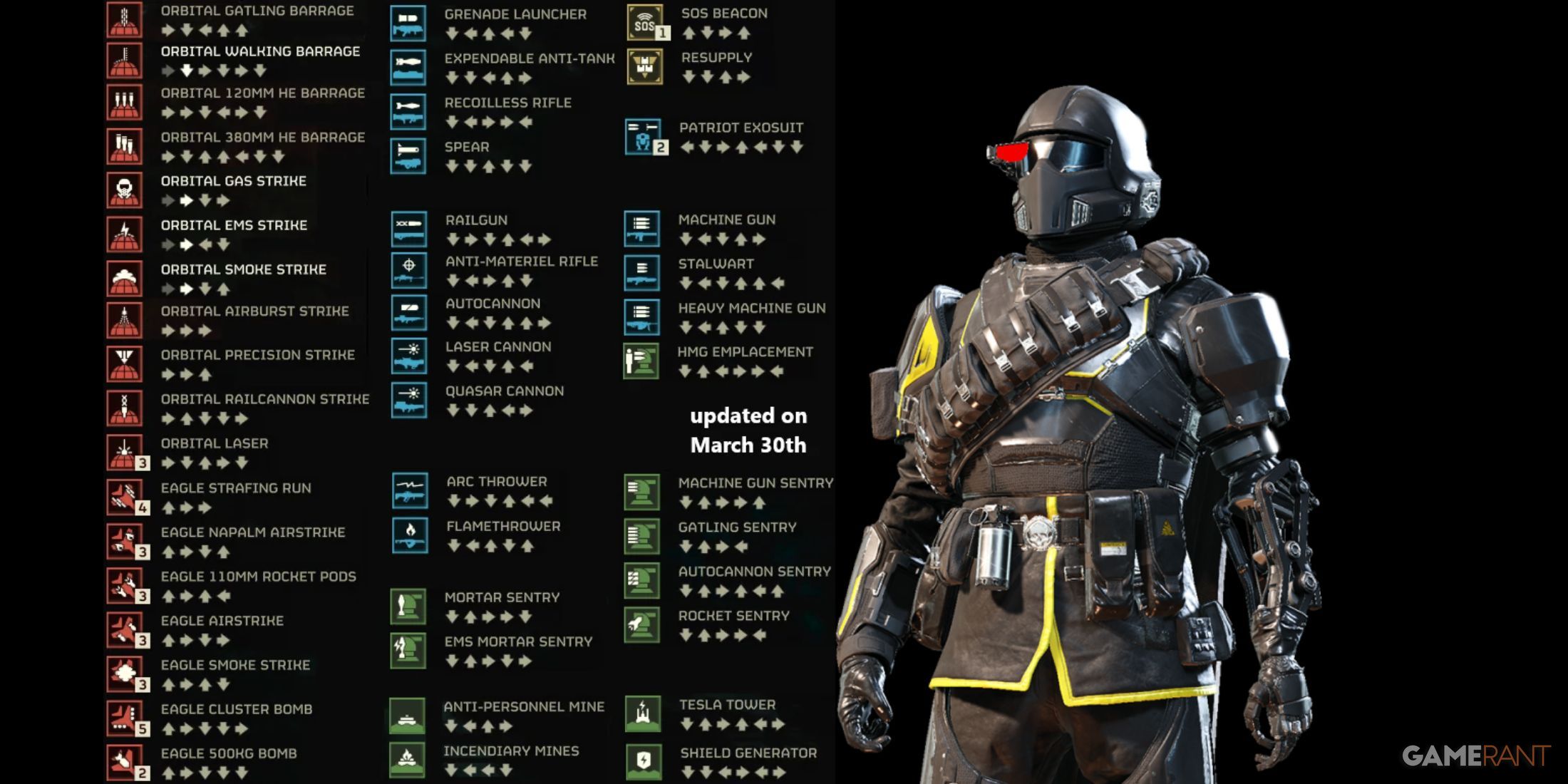Choose the Railgun stratagem icon
Viewport: 1568px width, 784px height.
[x=409, y=229]
